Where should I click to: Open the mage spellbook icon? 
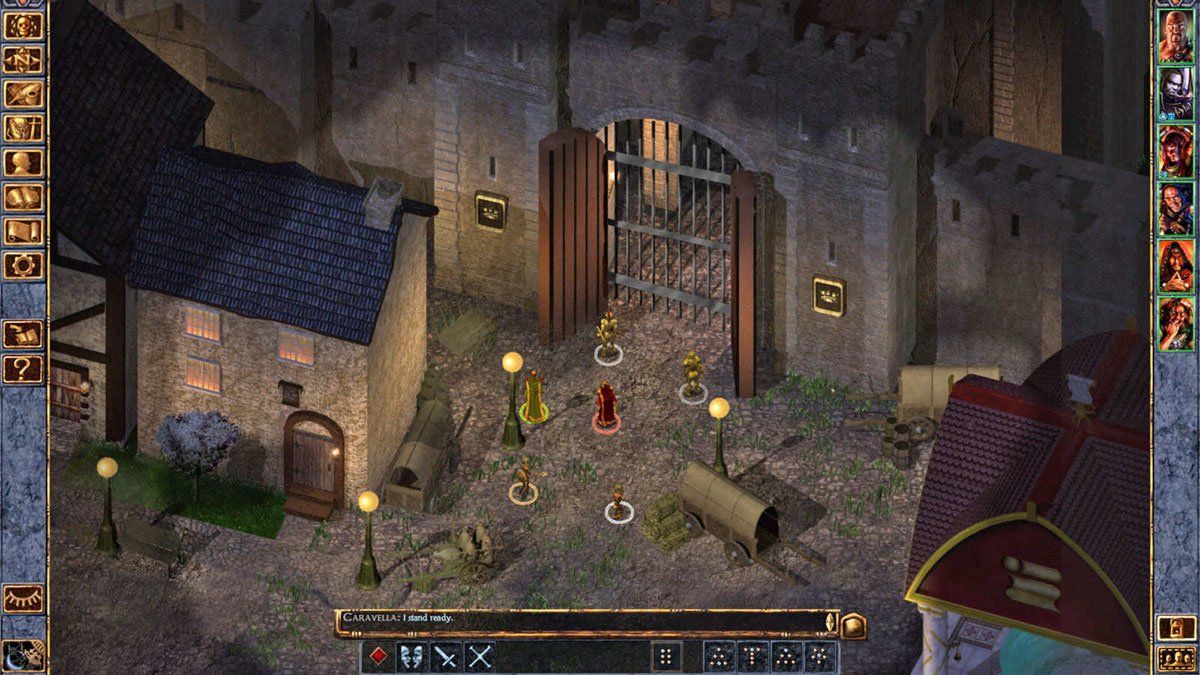23,197
